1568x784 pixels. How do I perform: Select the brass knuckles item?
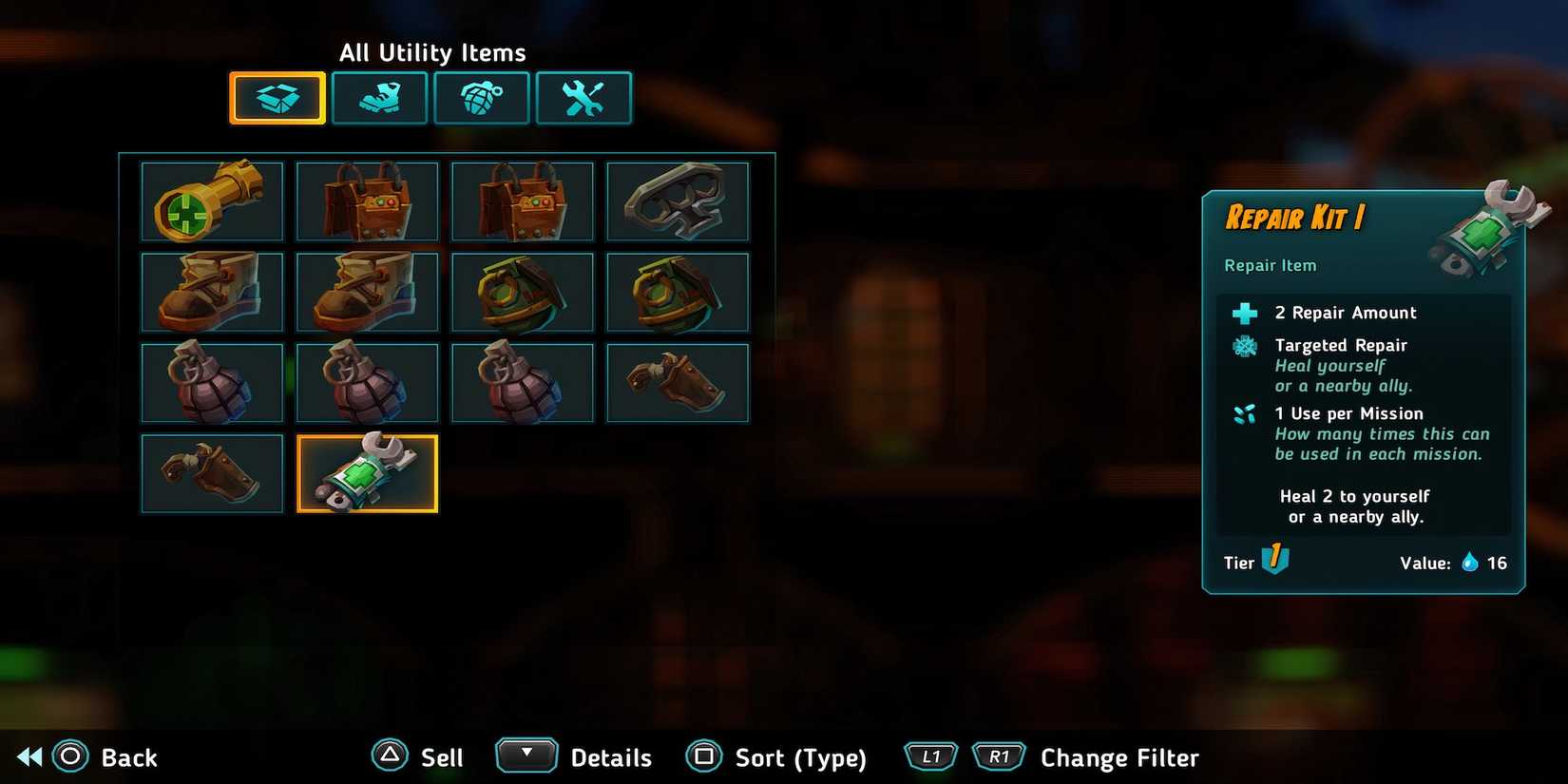click(678, 201)
